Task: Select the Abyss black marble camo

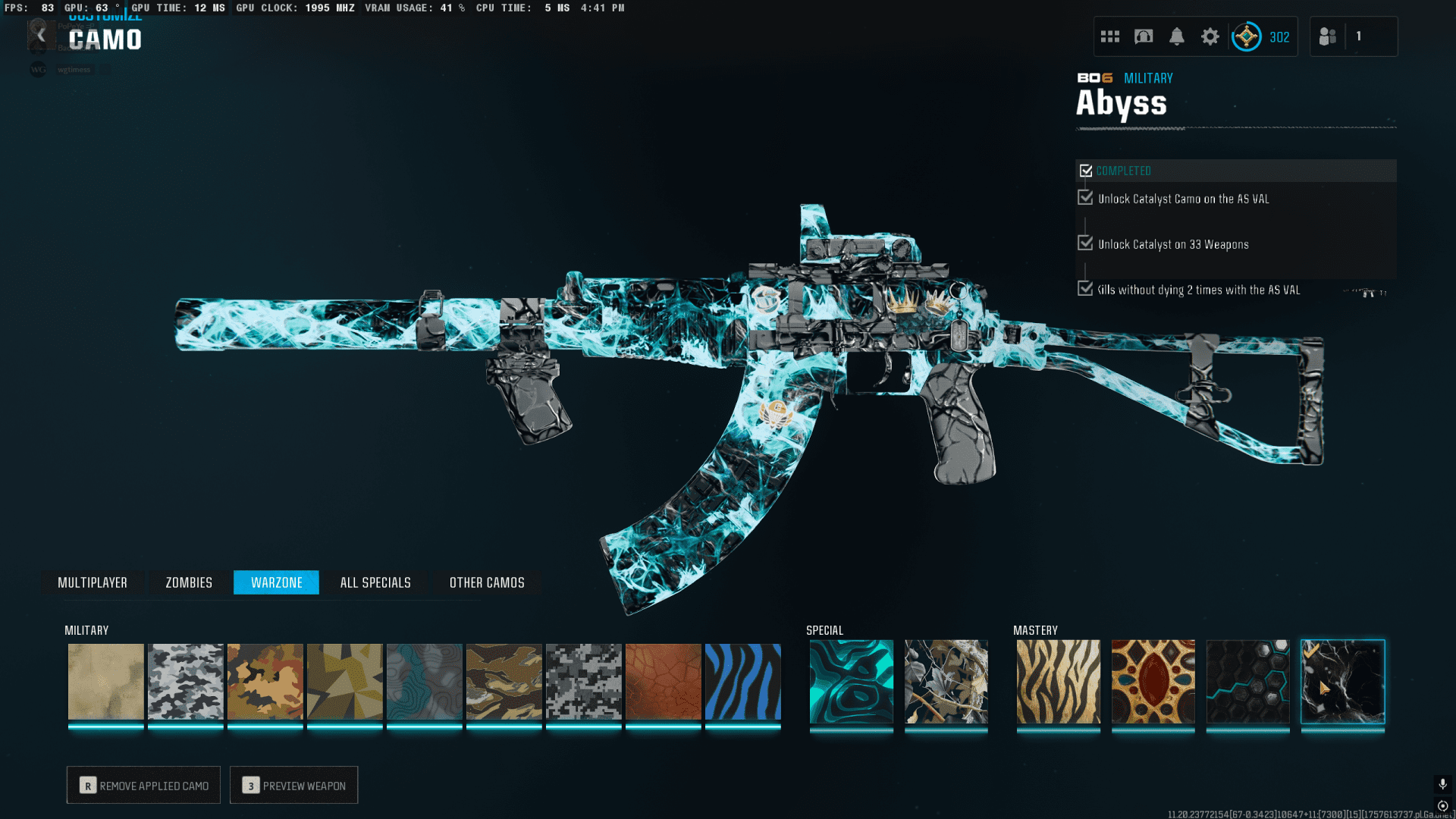Action: click(x=1343, y=682)
